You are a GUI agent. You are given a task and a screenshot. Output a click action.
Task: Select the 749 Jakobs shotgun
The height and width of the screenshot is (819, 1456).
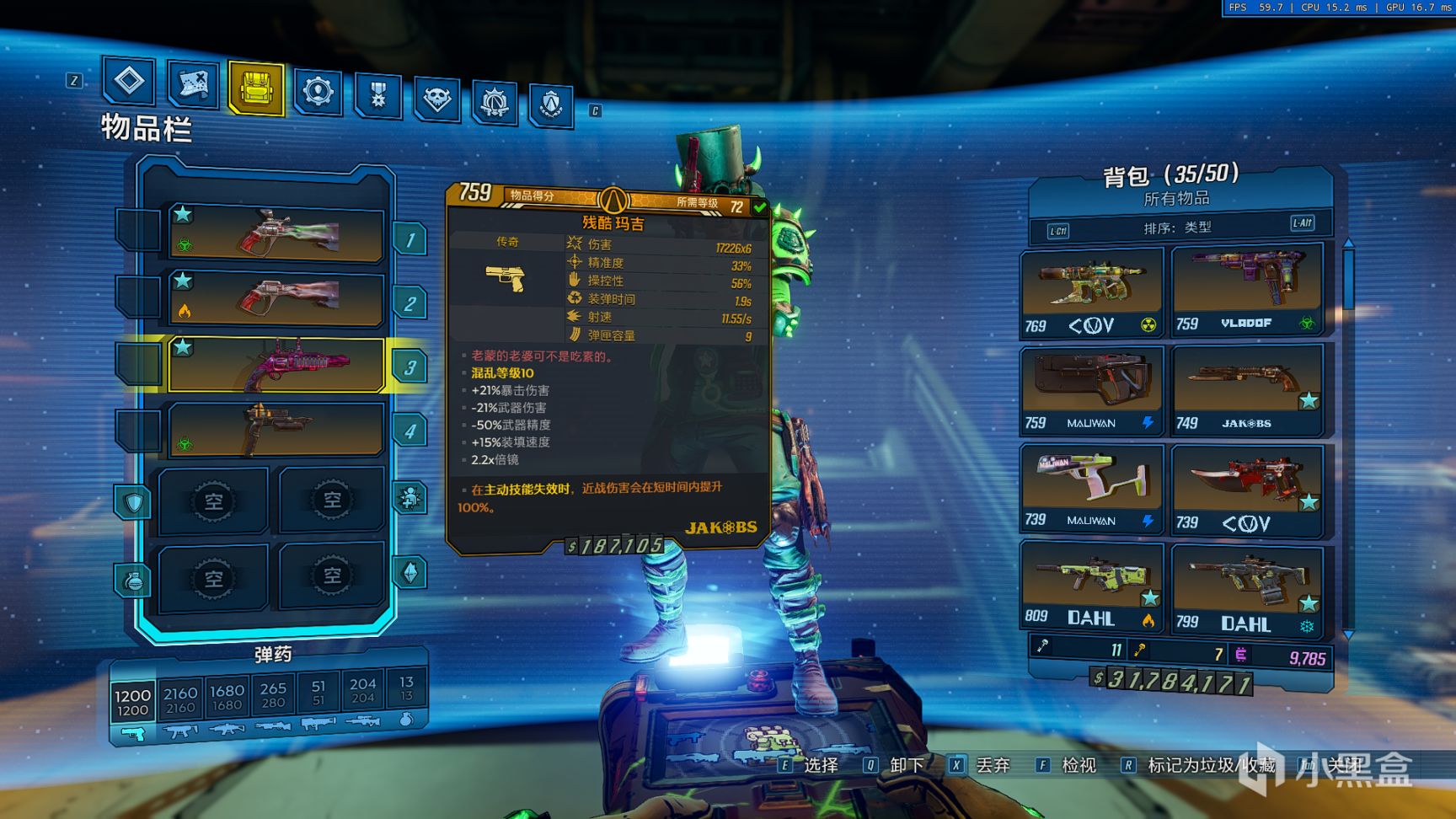(x=1246, y=389)
